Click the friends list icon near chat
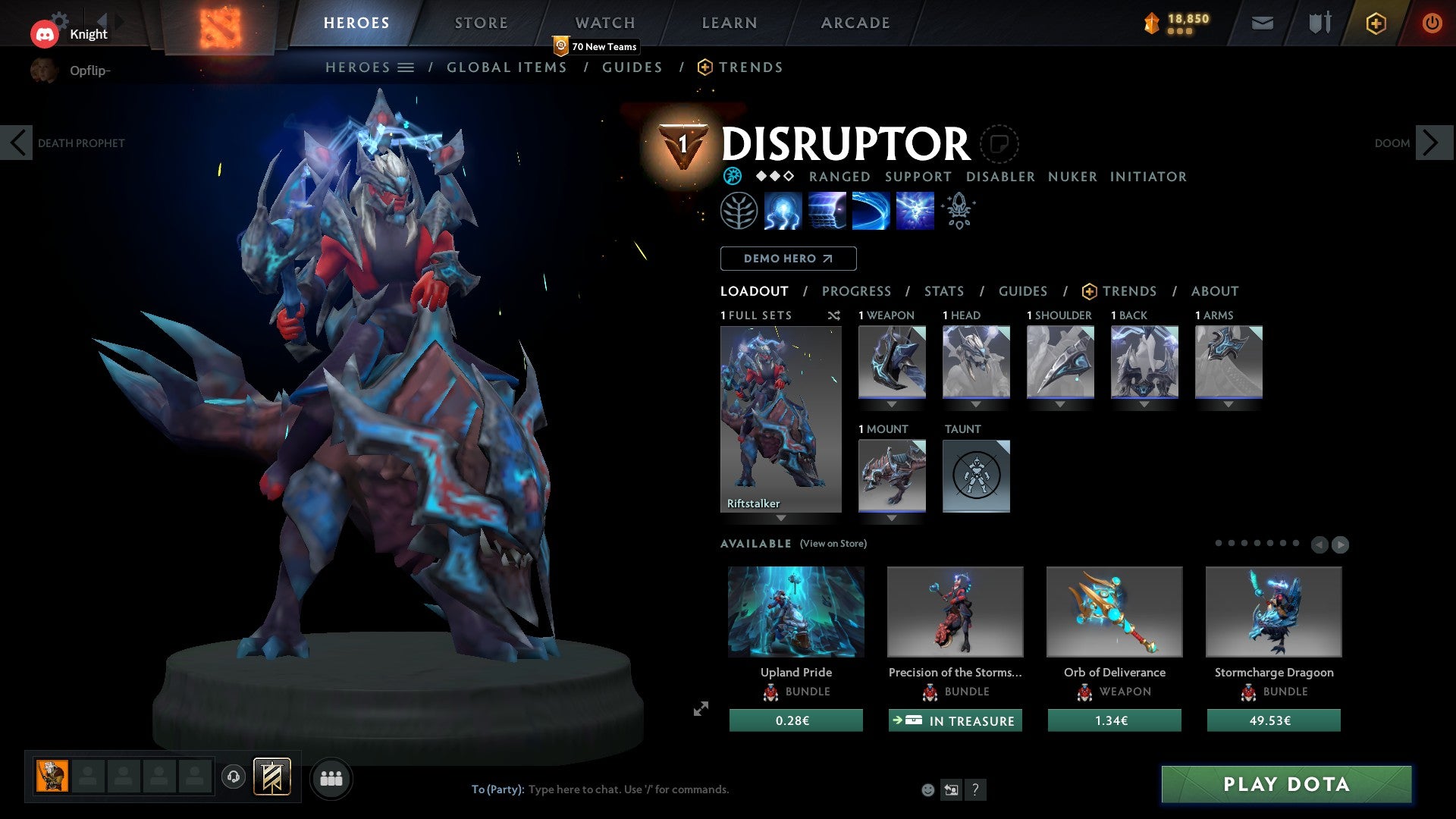1456x819 pixels. point(331,777)
